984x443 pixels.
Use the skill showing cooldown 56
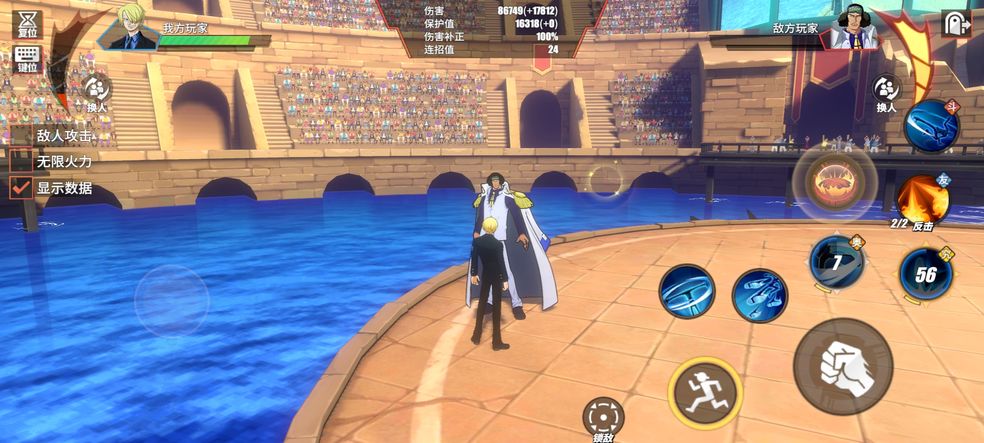[925, 274]
